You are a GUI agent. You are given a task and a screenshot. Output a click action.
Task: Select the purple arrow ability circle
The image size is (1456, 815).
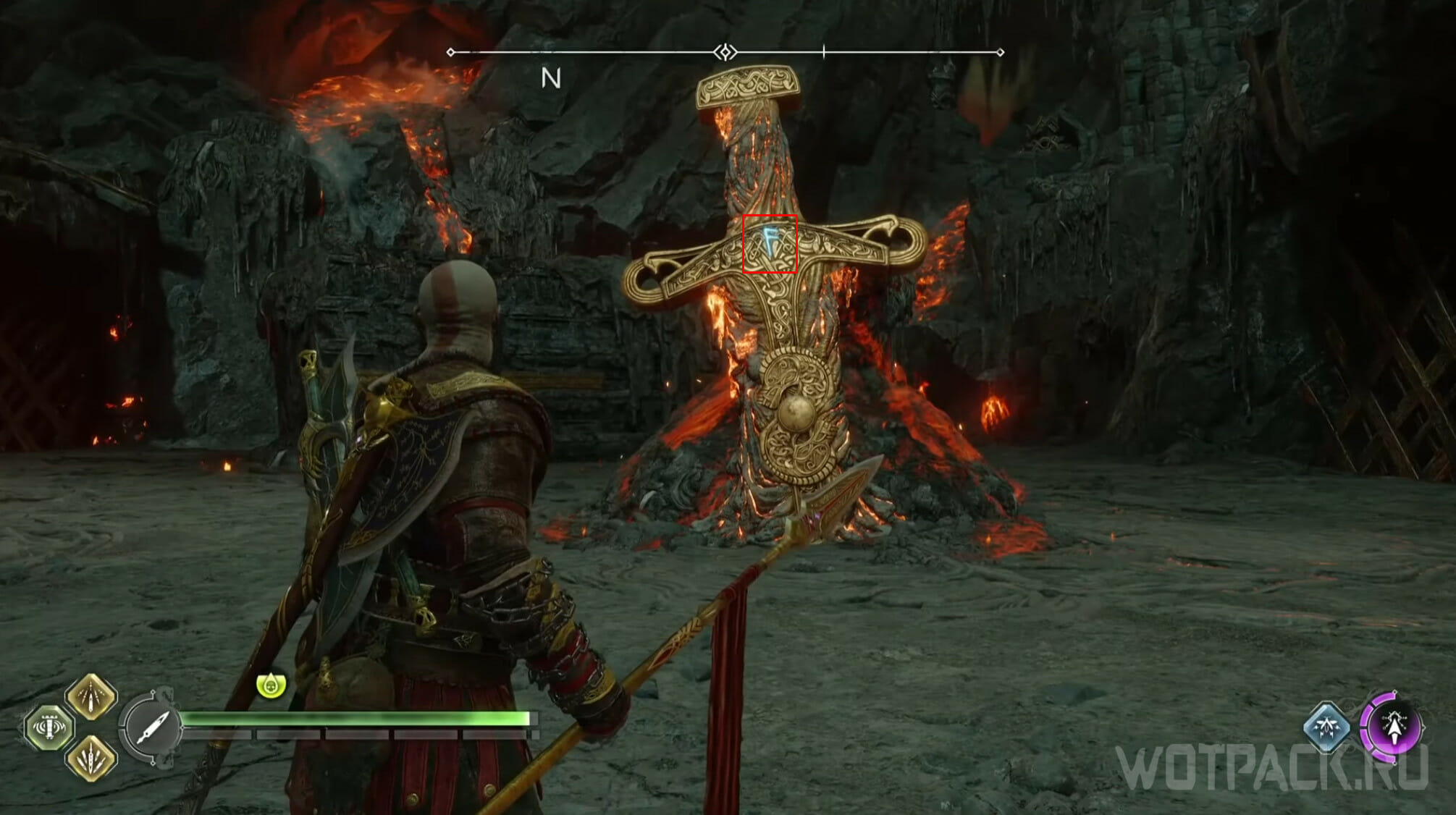pos(1392,727)
